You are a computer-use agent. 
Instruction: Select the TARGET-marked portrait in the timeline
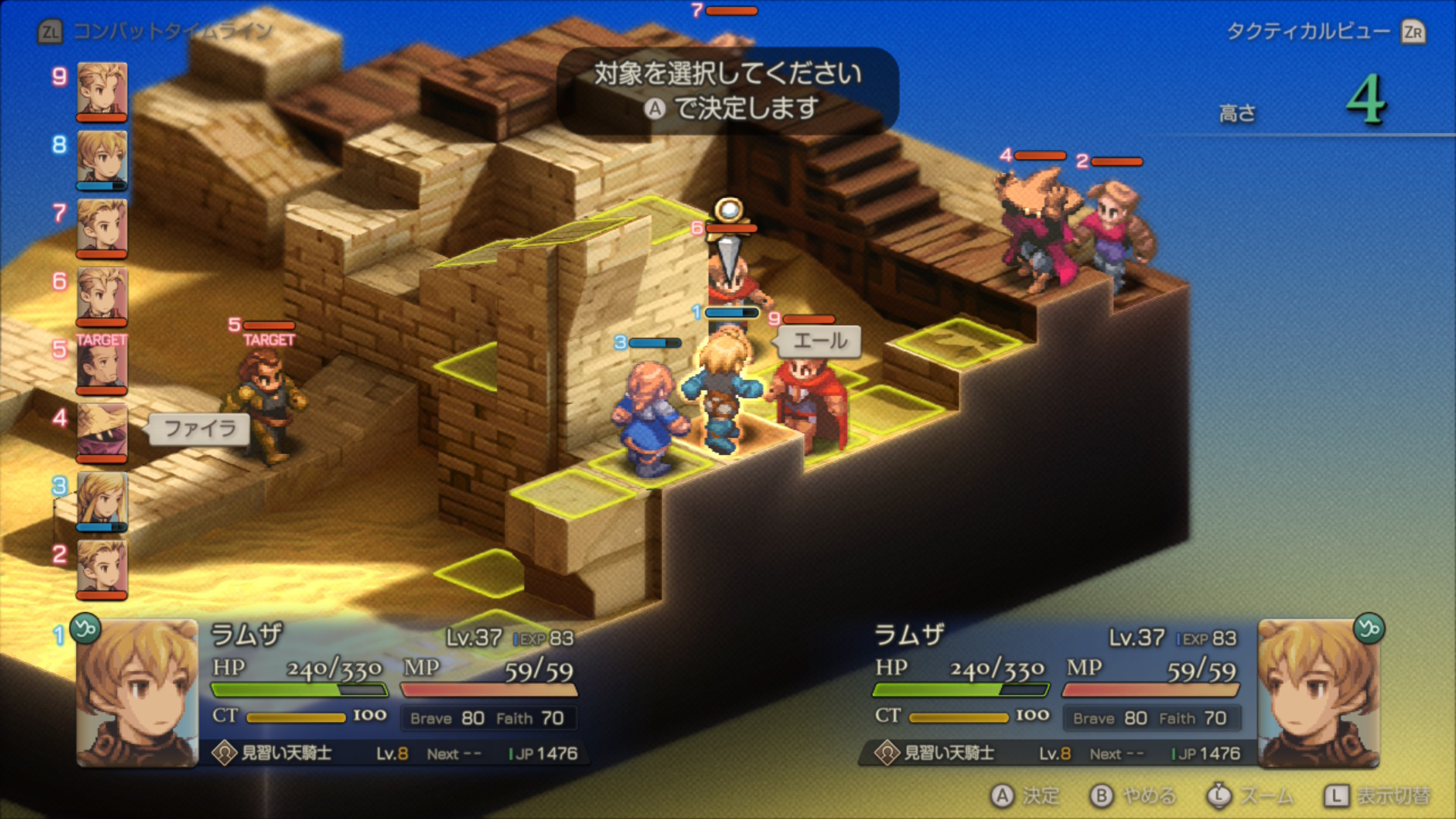102,363
